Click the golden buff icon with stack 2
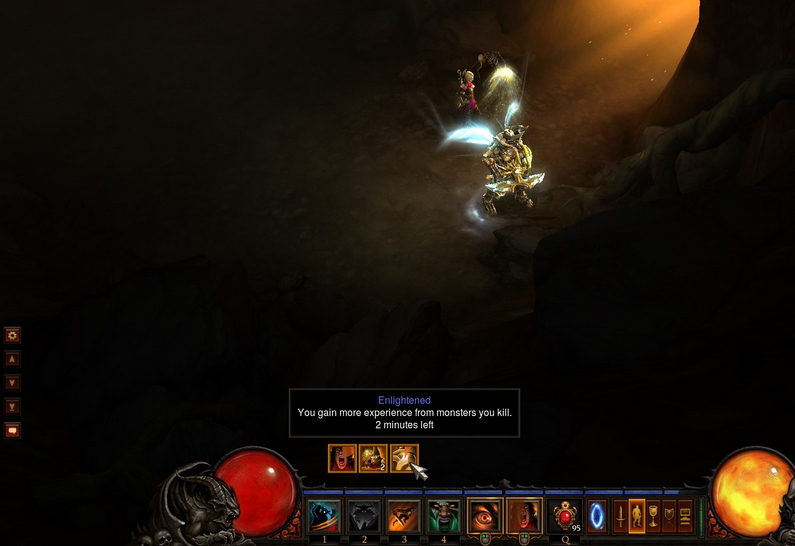 point(373,458)
